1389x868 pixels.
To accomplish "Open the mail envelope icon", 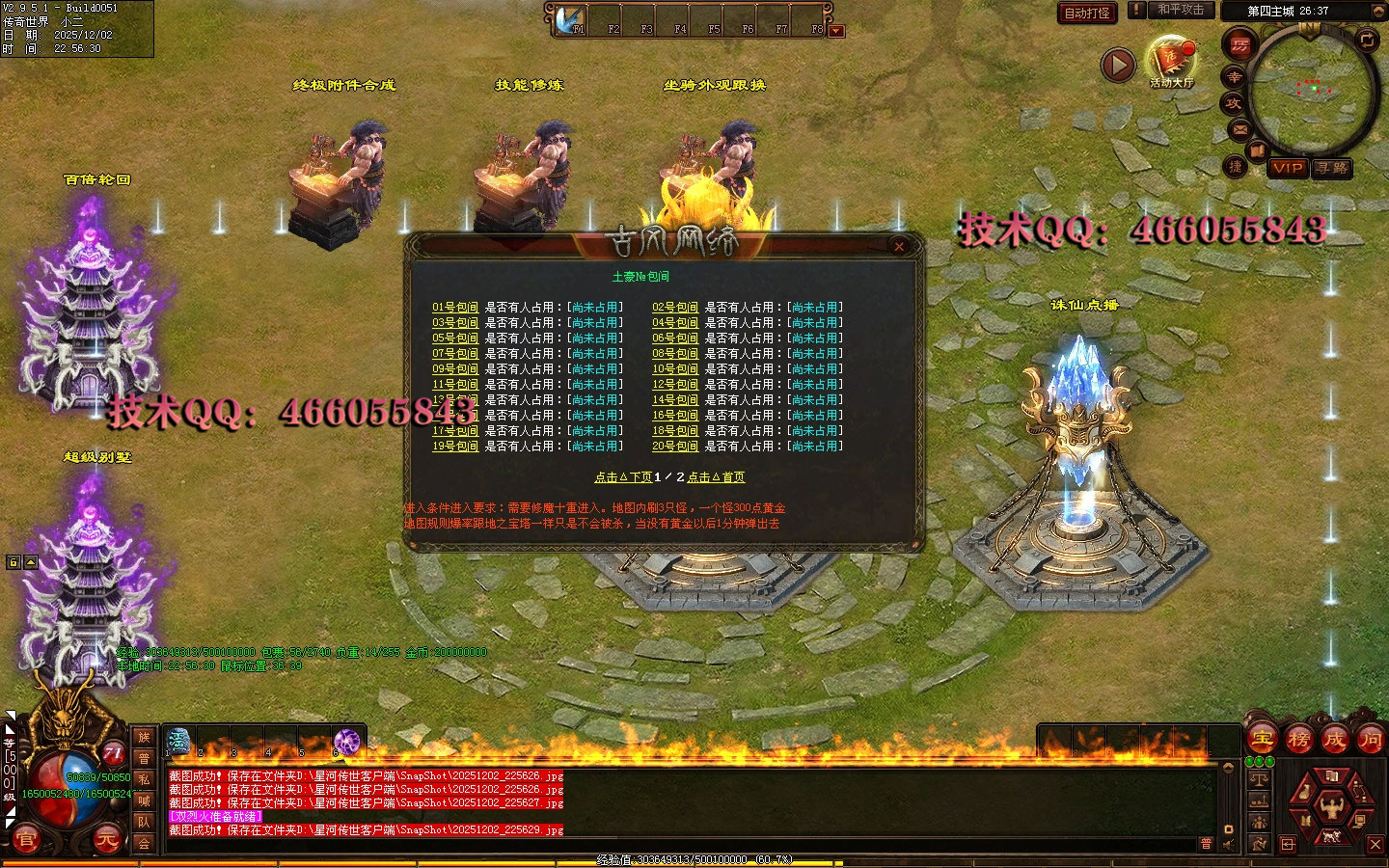I will coord(1240,129).
